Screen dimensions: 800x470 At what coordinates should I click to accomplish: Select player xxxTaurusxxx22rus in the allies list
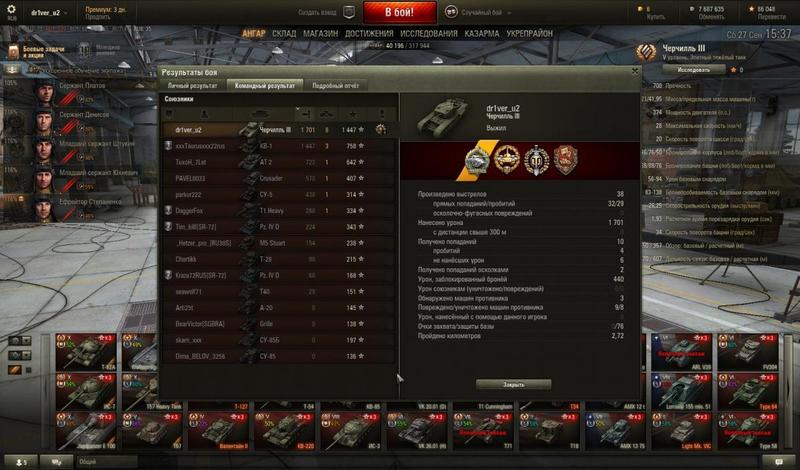tap(199, 145)
